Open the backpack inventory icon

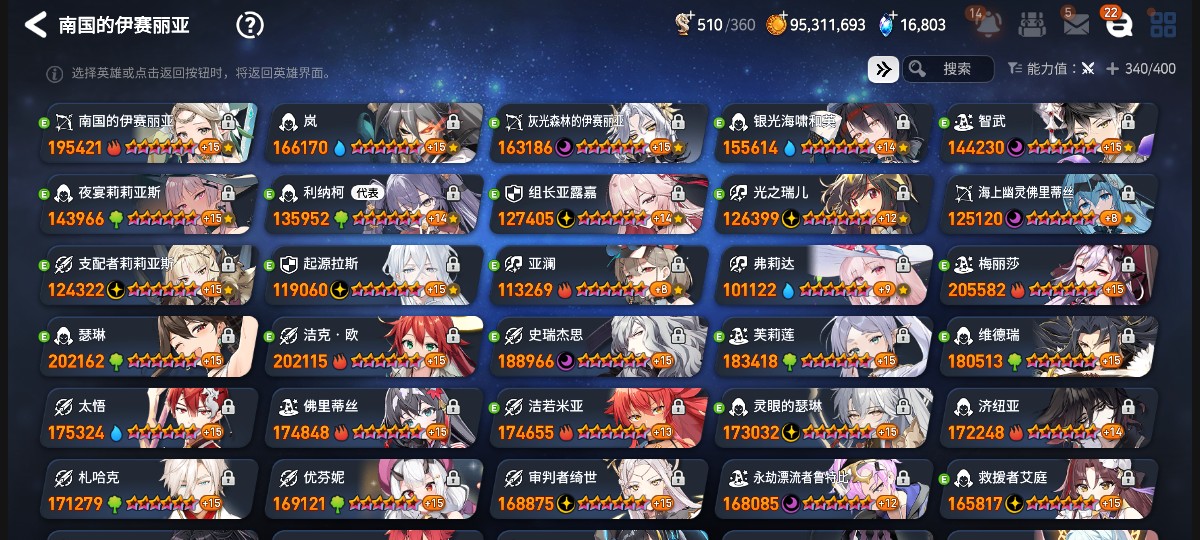tap(1033, 25)
